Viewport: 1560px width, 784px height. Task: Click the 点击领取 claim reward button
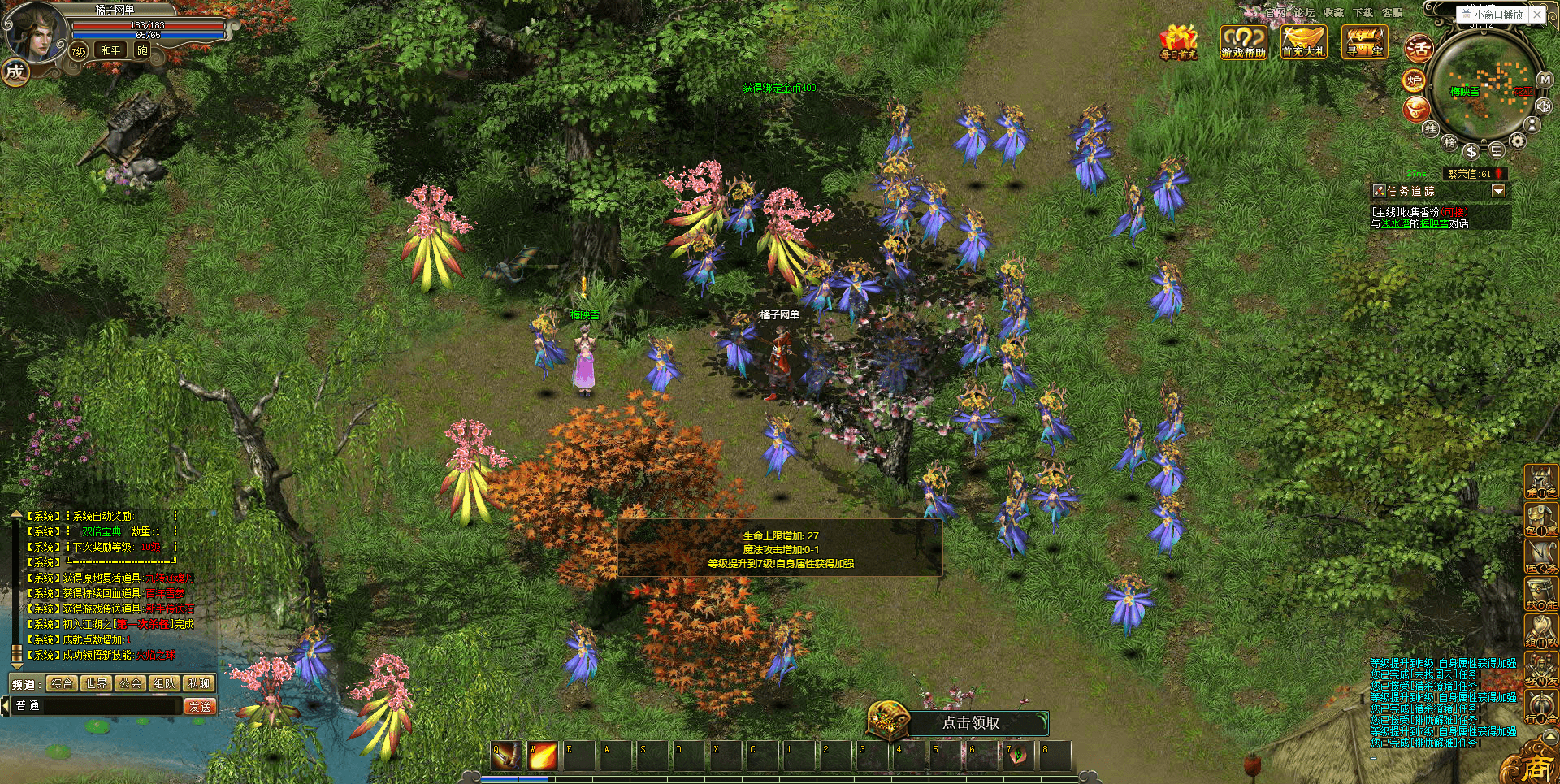970,722
